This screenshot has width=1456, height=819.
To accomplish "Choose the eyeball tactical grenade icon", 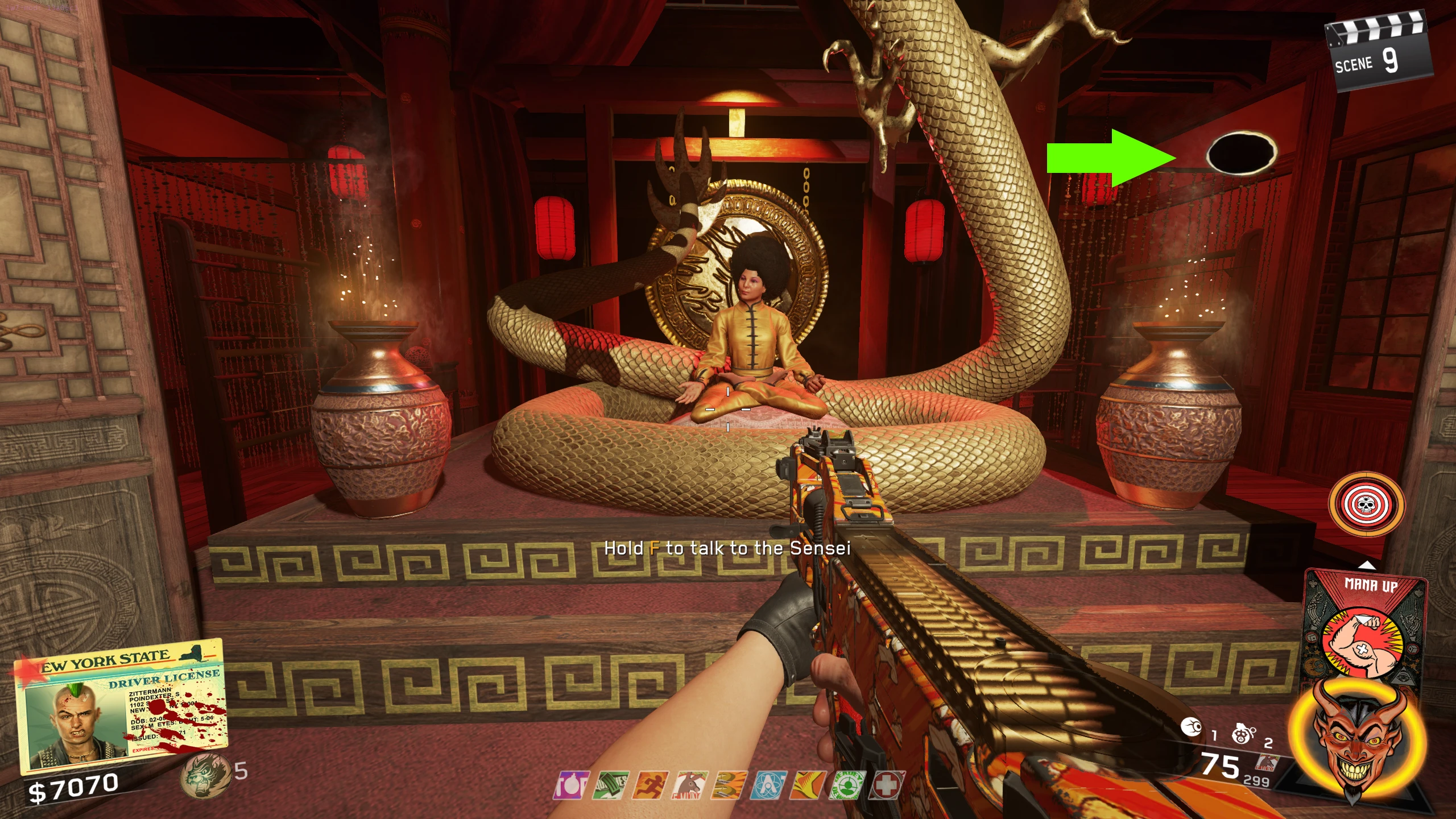I will [x=1192, y=727].
